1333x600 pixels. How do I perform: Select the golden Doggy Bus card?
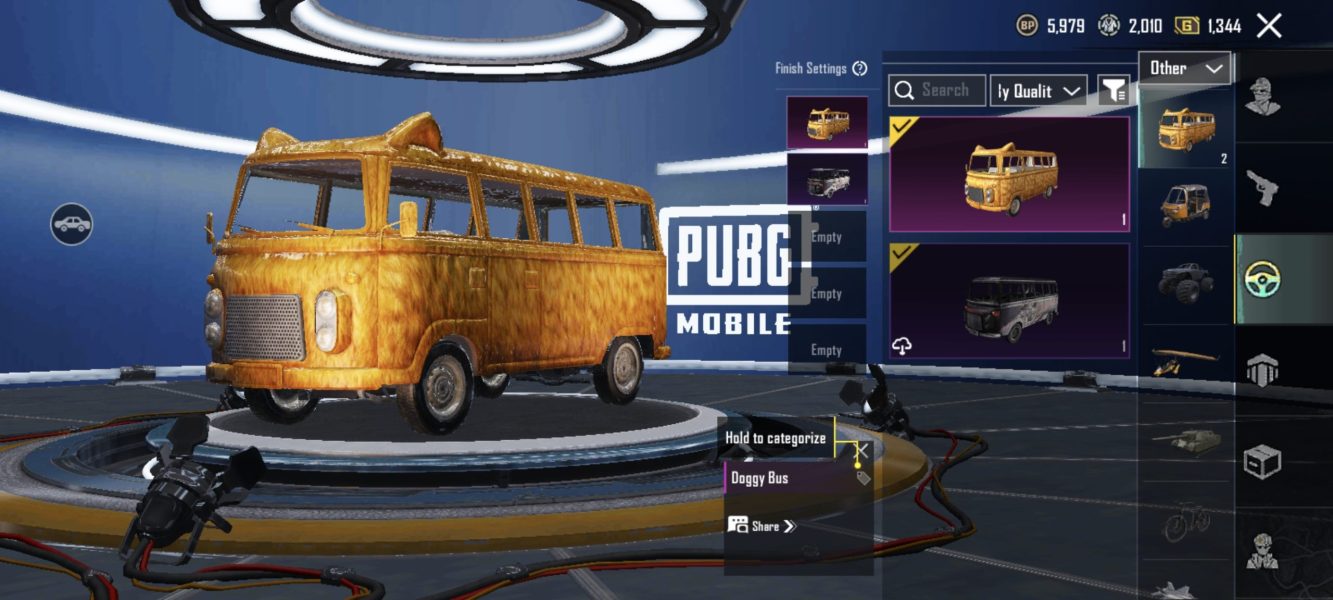click(x=1009, y=174)
